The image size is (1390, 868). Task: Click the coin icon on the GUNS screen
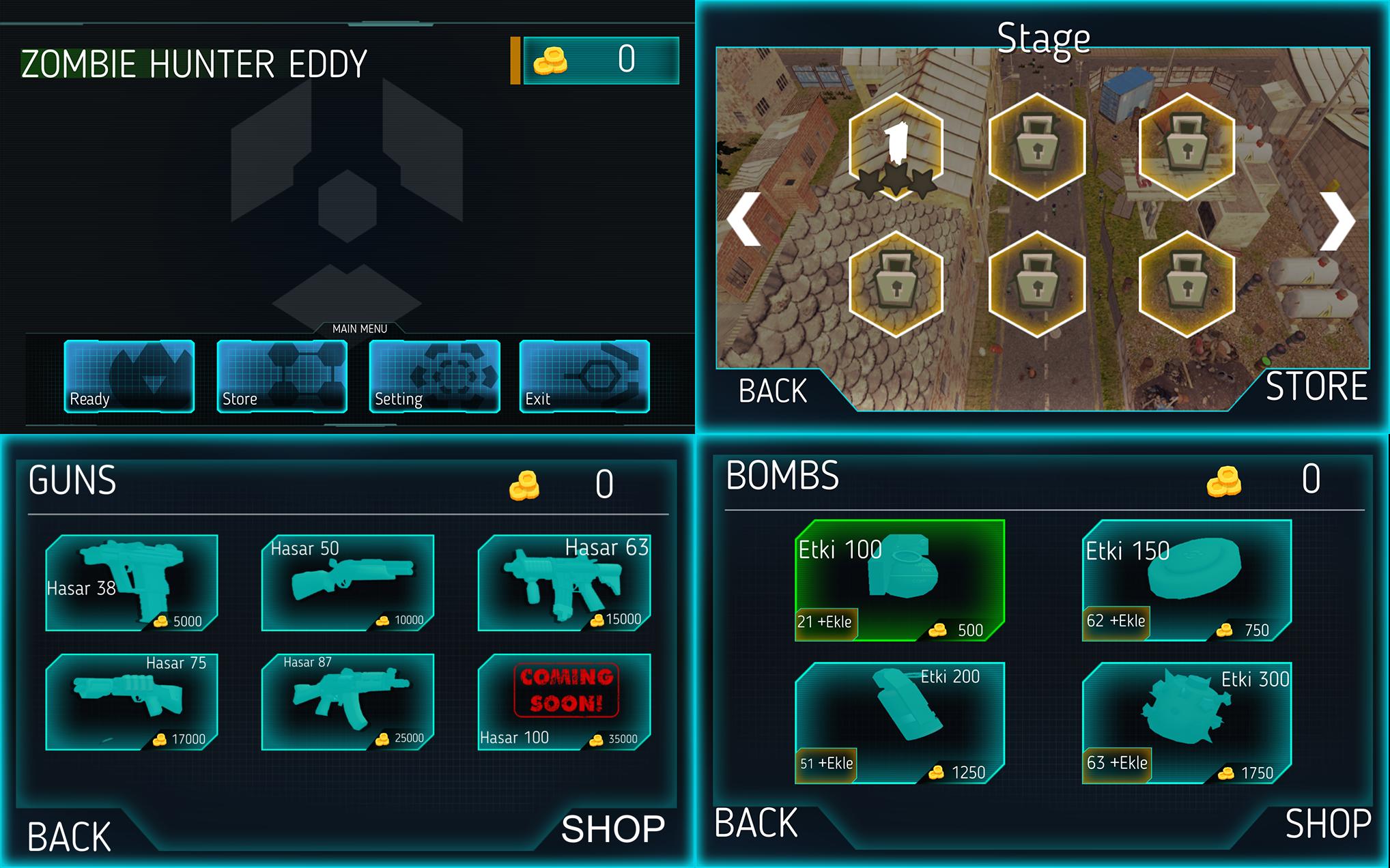point(526,484)
